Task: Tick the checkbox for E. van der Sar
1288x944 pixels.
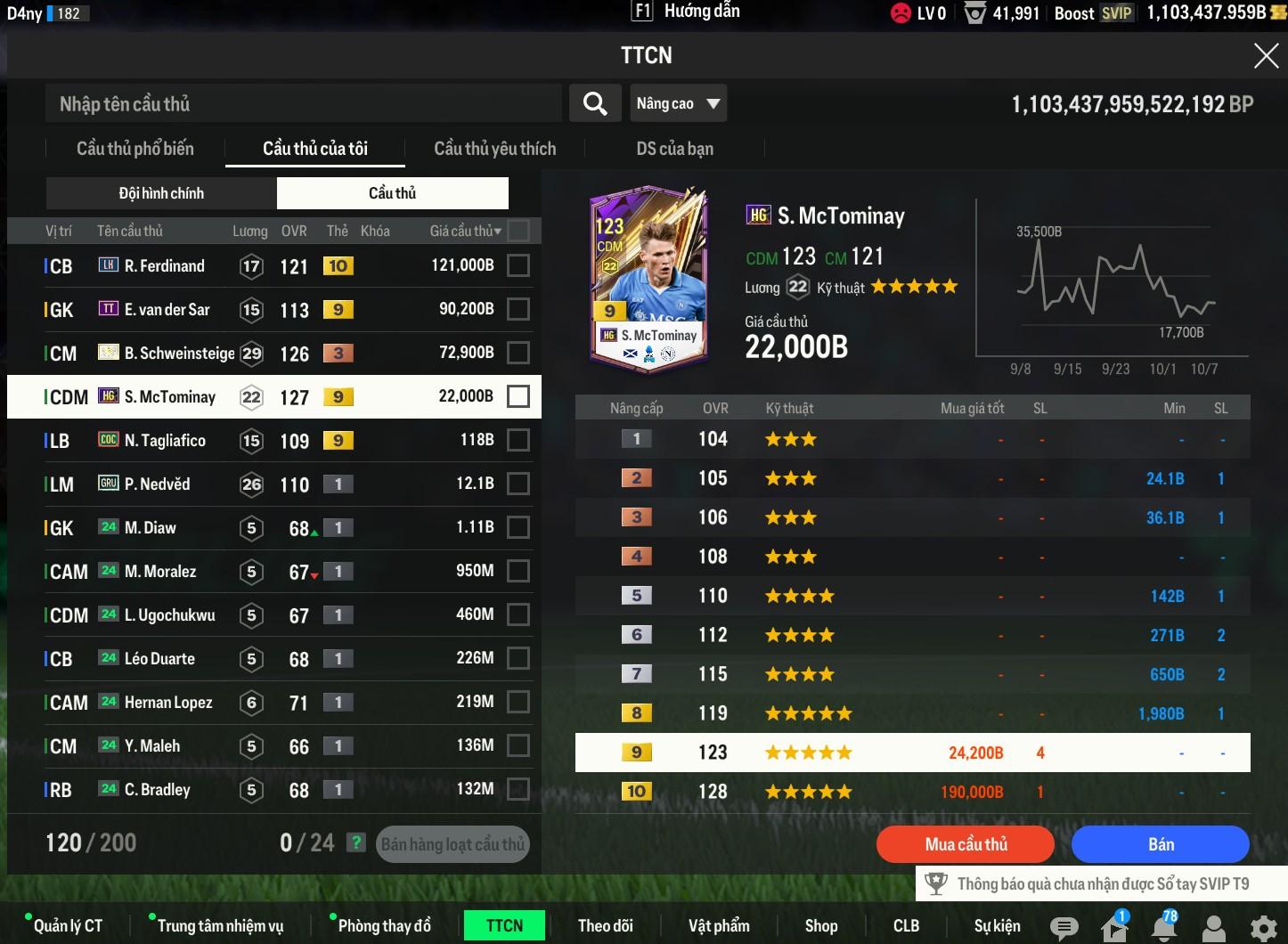Action: click(518, 309)
